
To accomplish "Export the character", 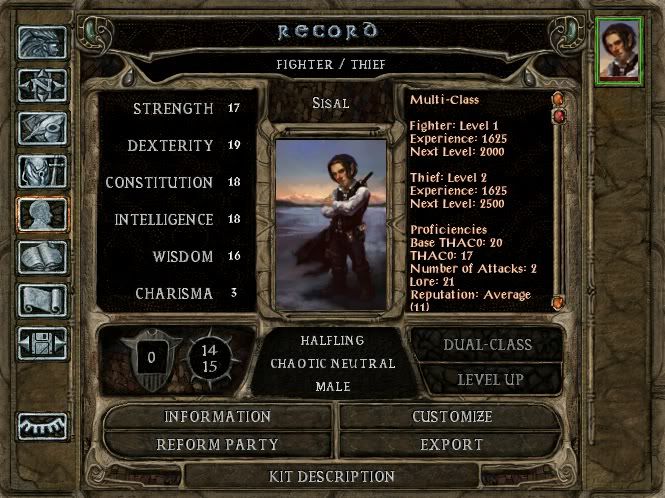I will [x=452, y=444].
